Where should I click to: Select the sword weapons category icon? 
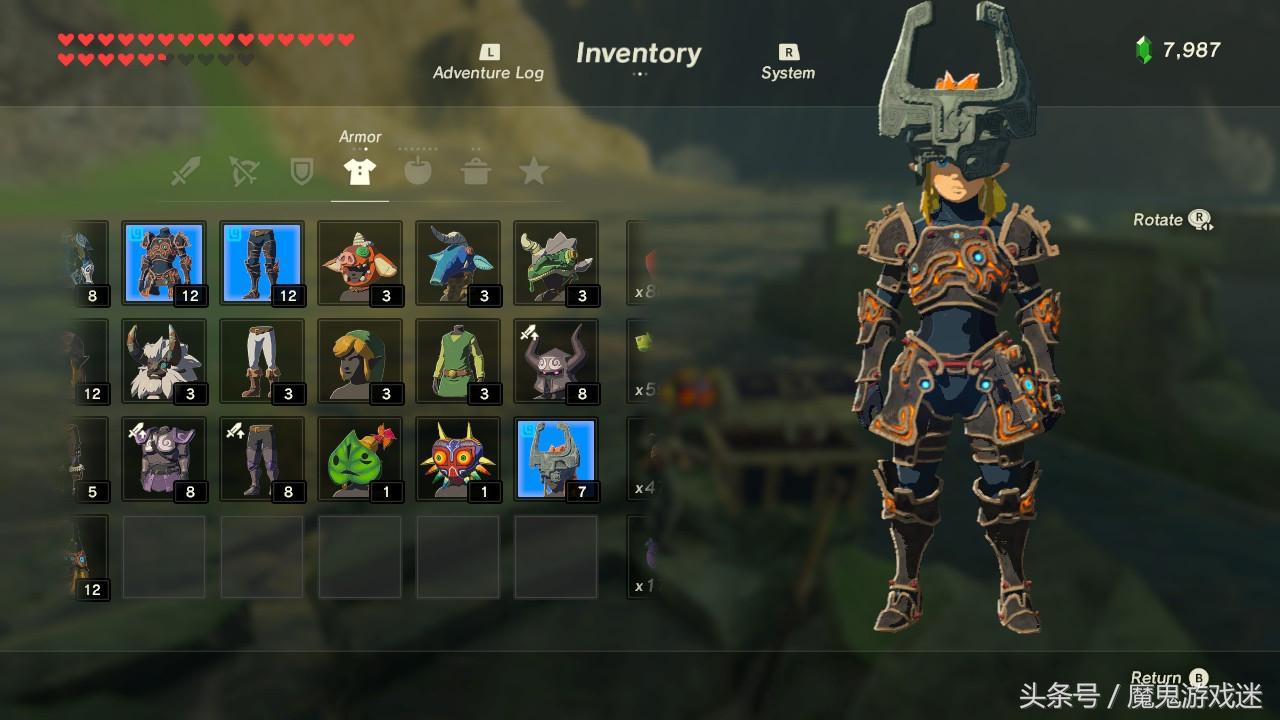click(185, 171)
